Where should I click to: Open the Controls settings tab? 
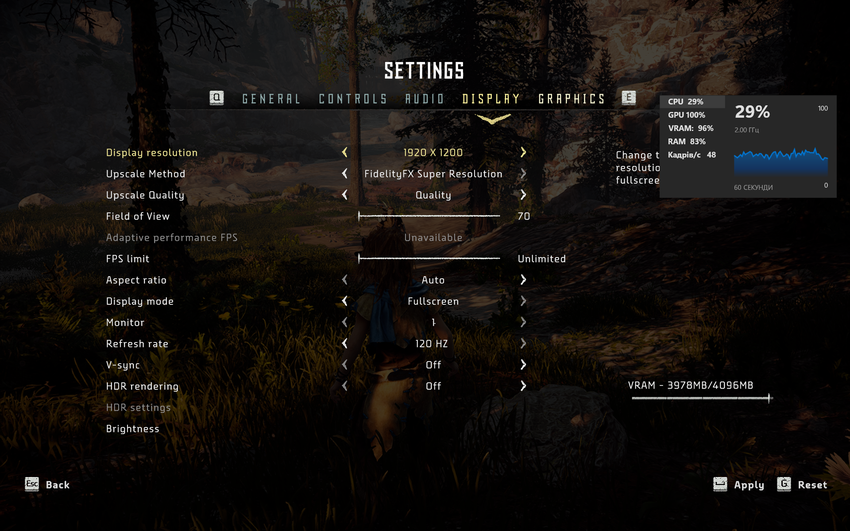353,99
